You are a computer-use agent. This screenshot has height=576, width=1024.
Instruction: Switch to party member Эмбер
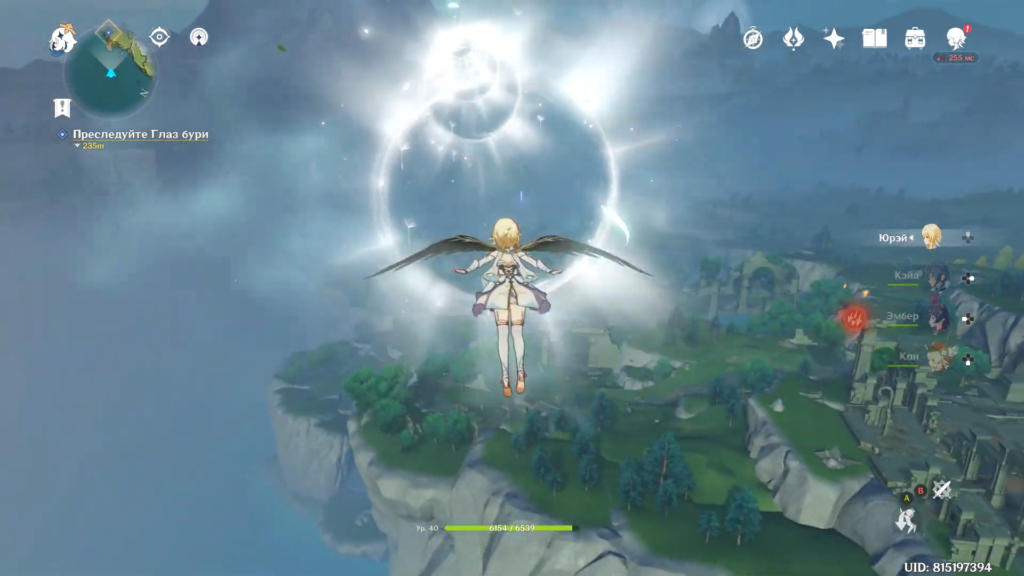[x=937, y=317]
